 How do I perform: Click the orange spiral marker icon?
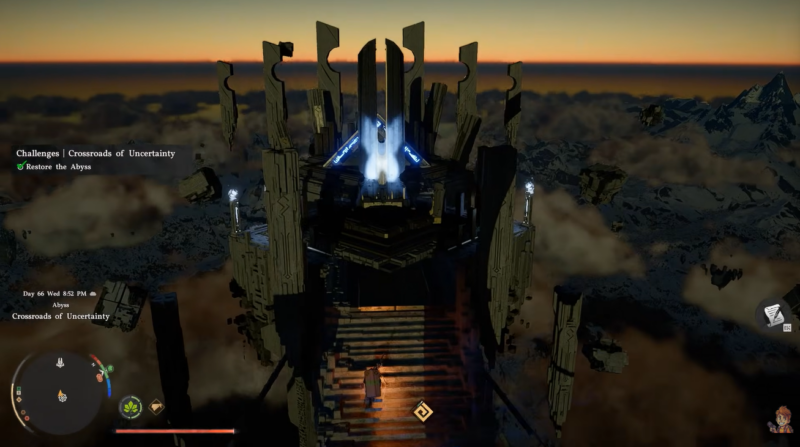[424, 410]
